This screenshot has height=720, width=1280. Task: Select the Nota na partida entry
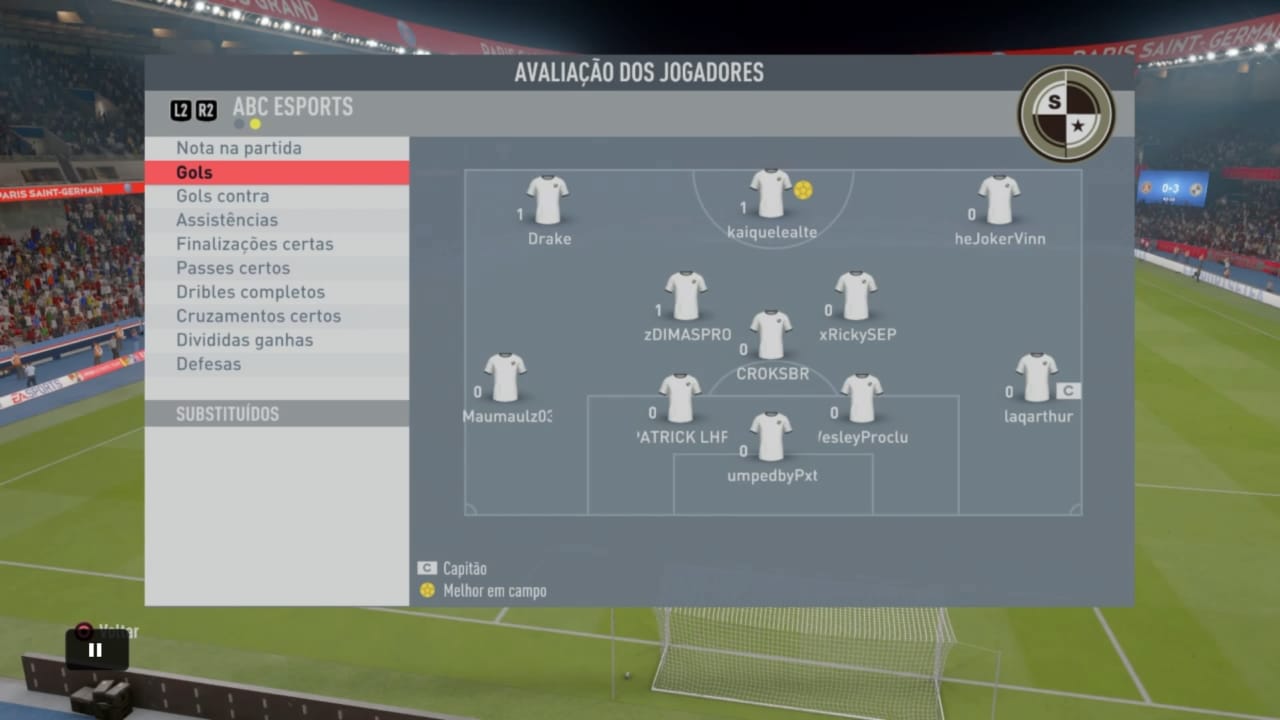(x=238, y=148)
